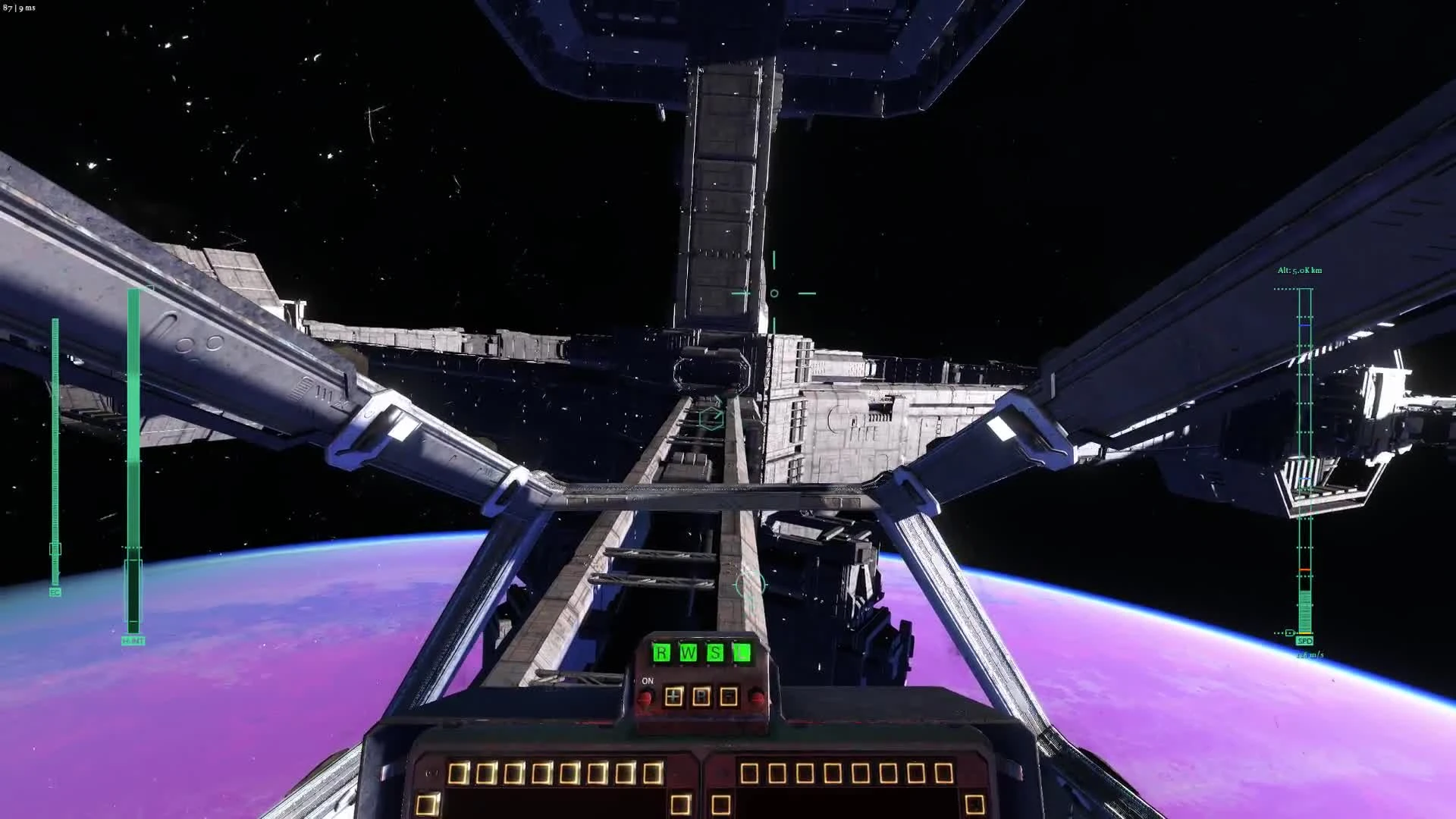
Task: Toggle the lit L lamp on the RWS panel
Action: coord(742,652)
